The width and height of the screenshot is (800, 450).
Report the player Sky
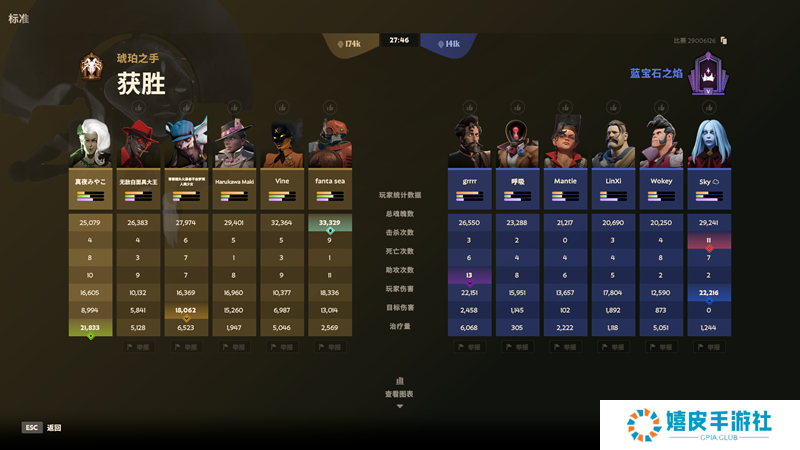[x=709, y=347]
